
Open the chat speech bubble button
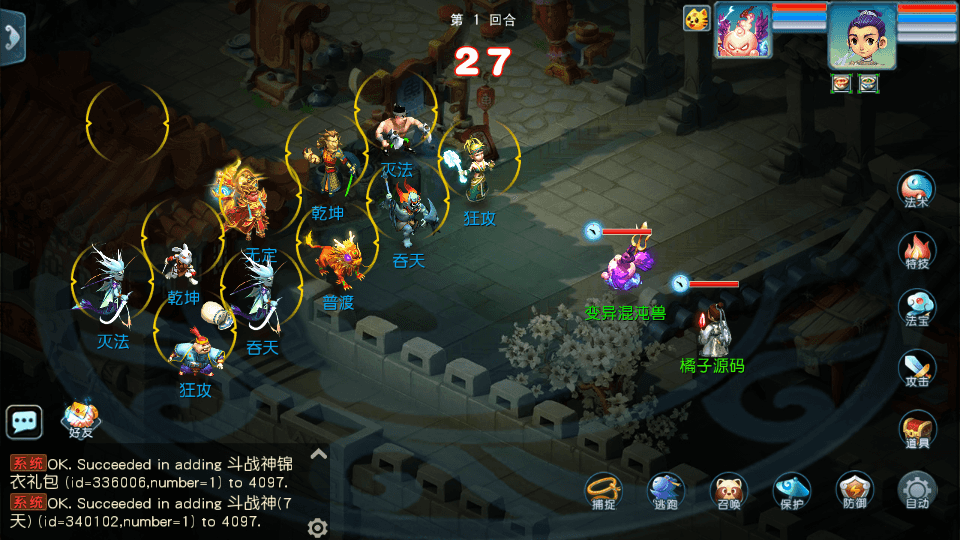click(x=24, y=422)
